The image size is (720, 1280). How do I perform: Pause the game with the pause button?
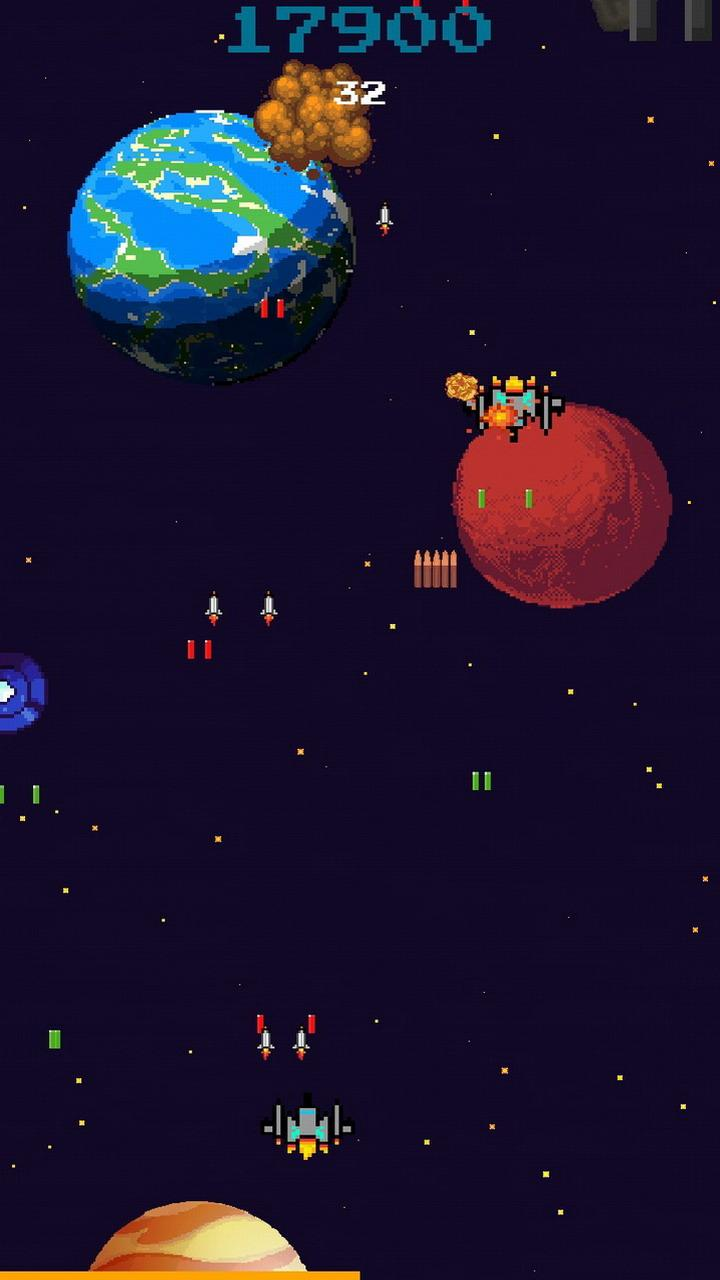point(670,18)
